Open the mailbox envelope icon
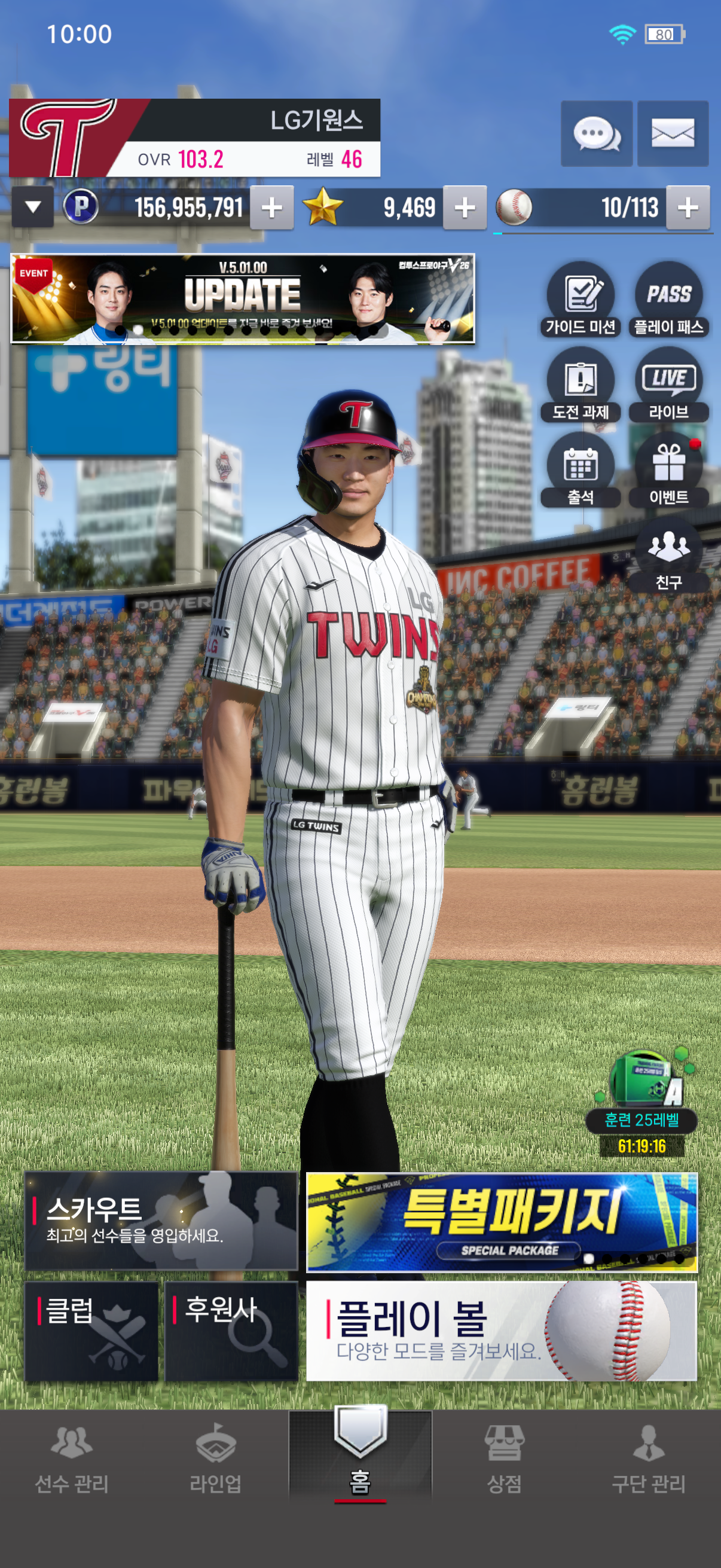This screenshot has height=1568, width=721. (x=673, y=134)
